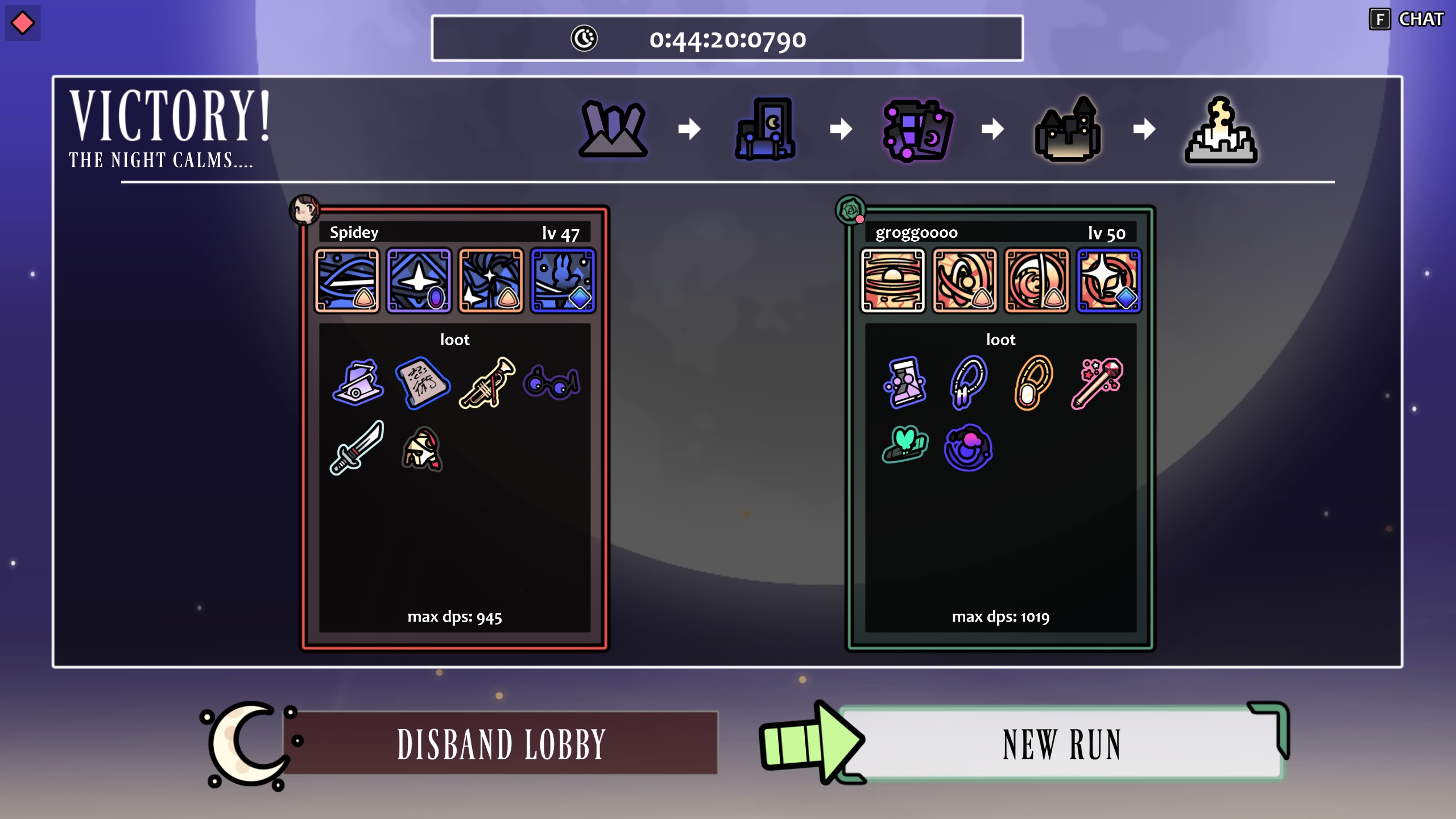
Task: Inspect Spidey's round glasses loot
Action: pyautogui.click(x=551, y=383)
